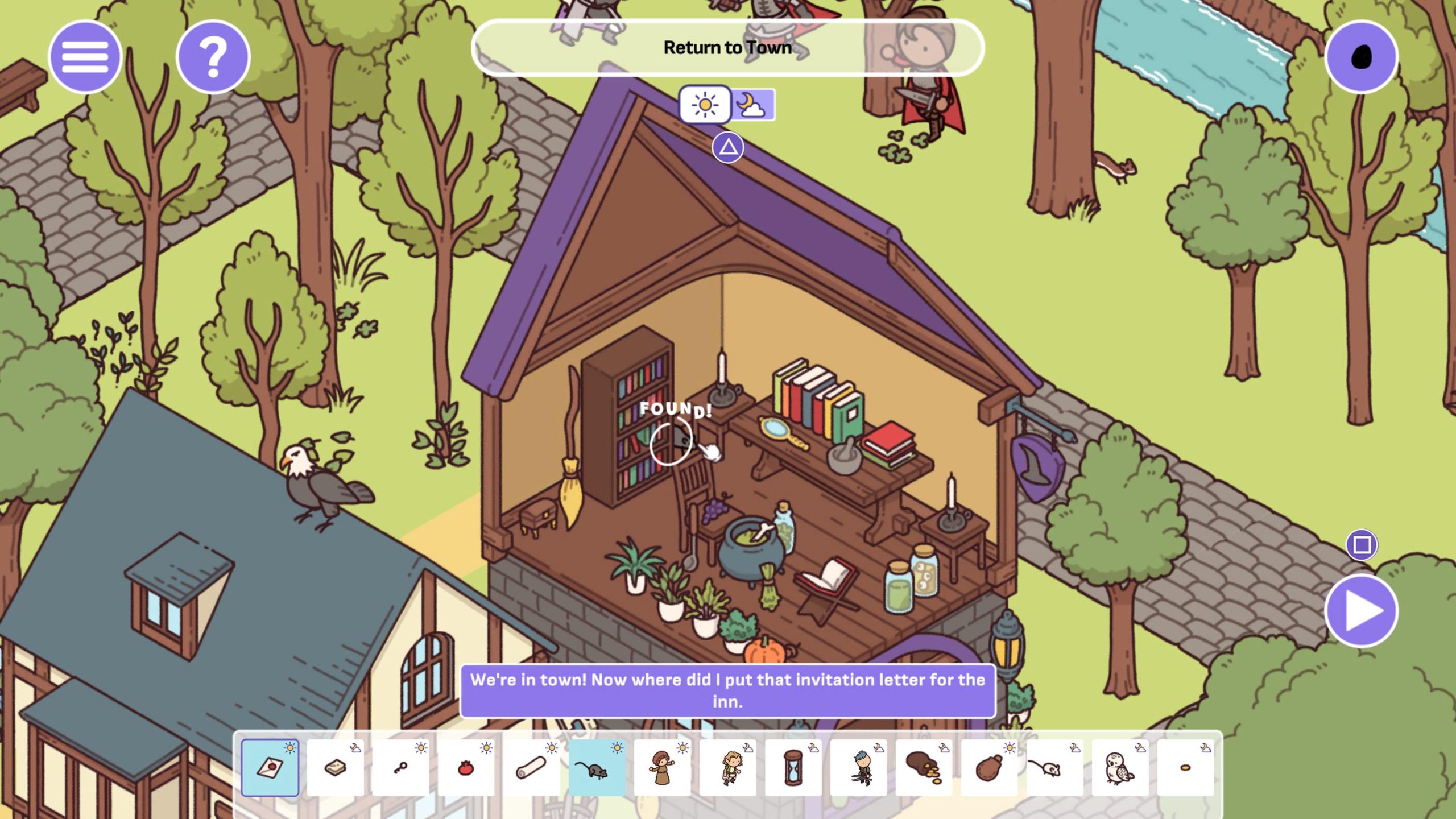Switch to daytime with the sun toggle

(705, 105)
